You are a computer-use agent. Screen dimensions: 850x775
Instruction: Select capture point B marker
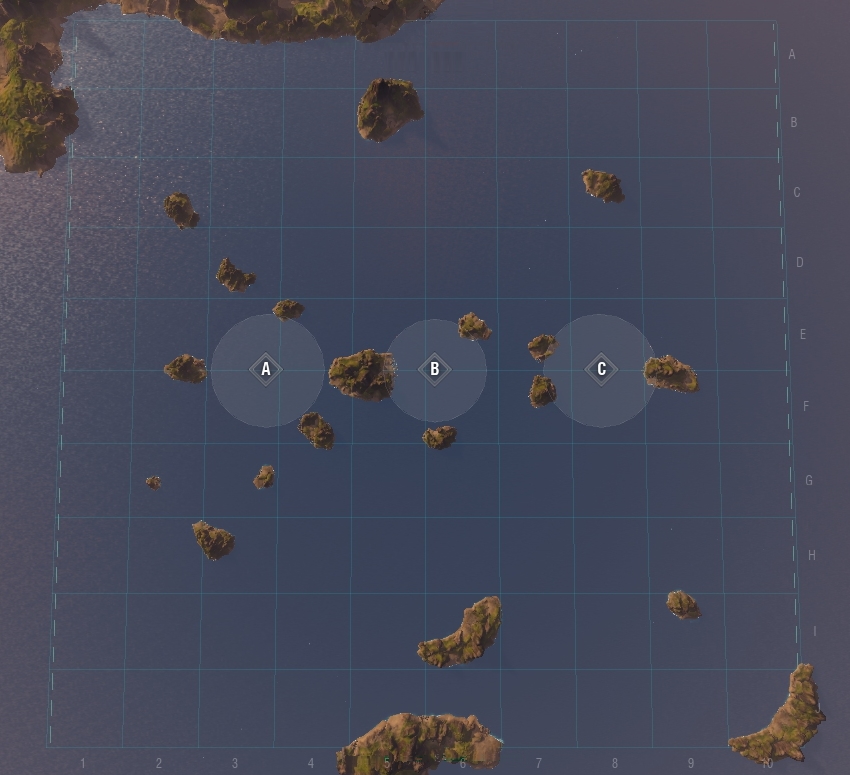434,369
